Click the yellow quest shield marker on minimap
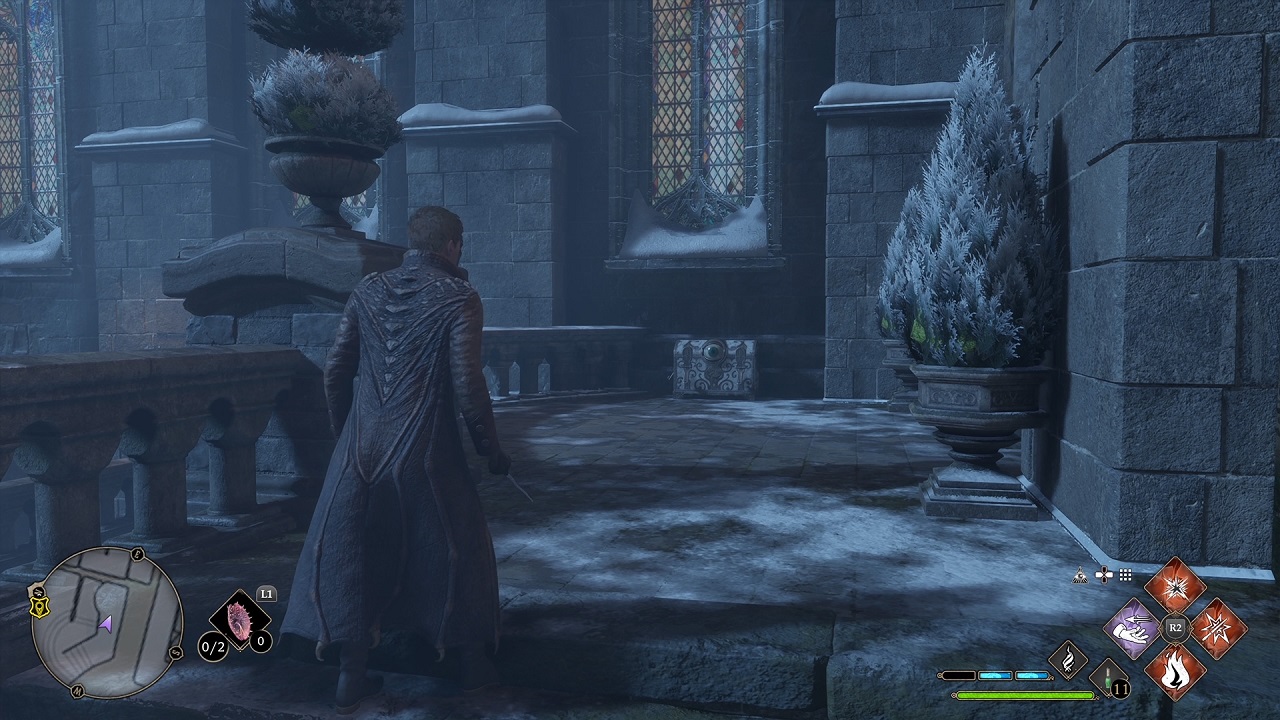The height and width of the screenshot is (720, 1280). (x=39, y=607)
